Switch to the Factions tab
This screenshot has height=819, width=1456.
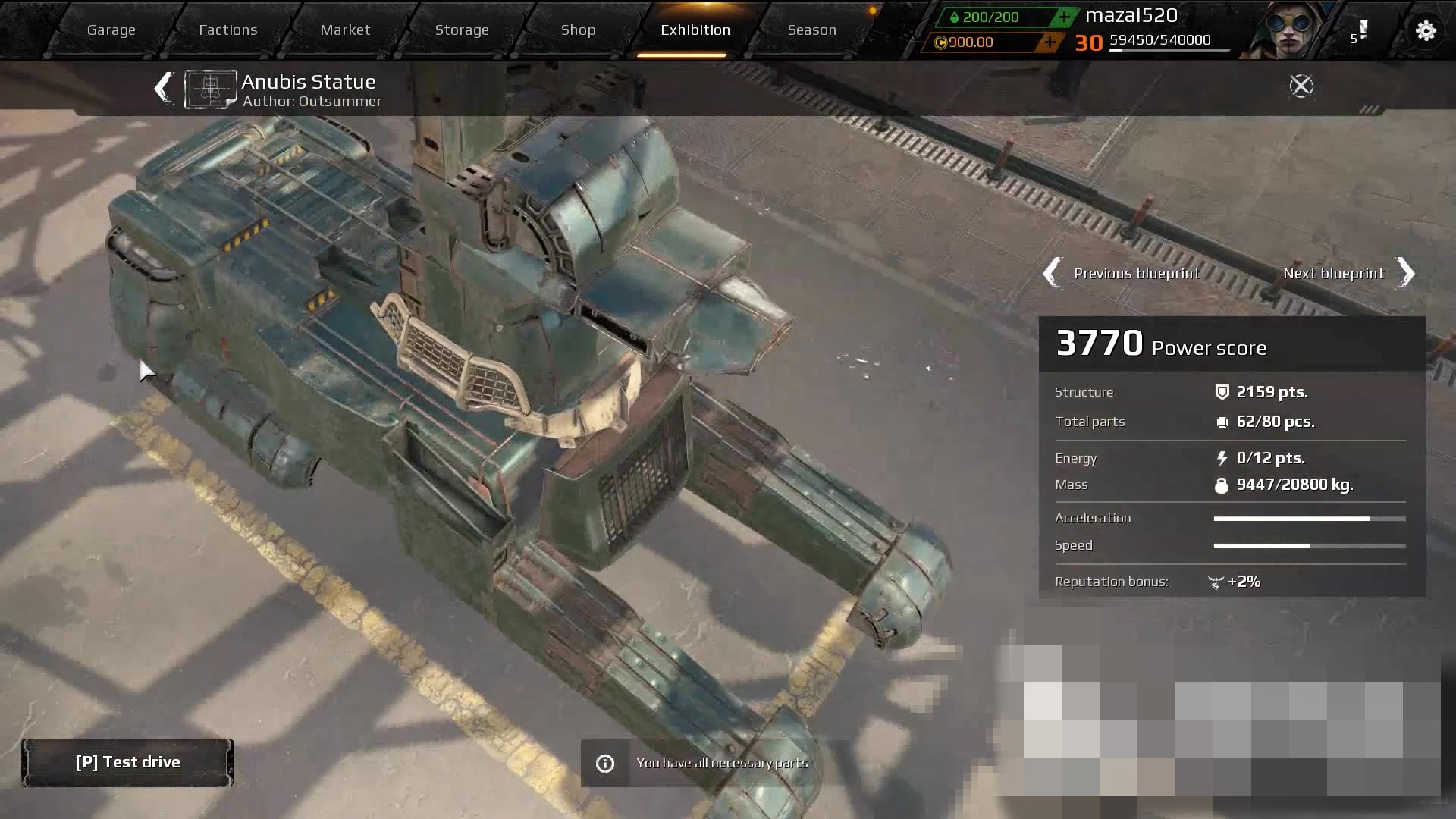point(227,30)
